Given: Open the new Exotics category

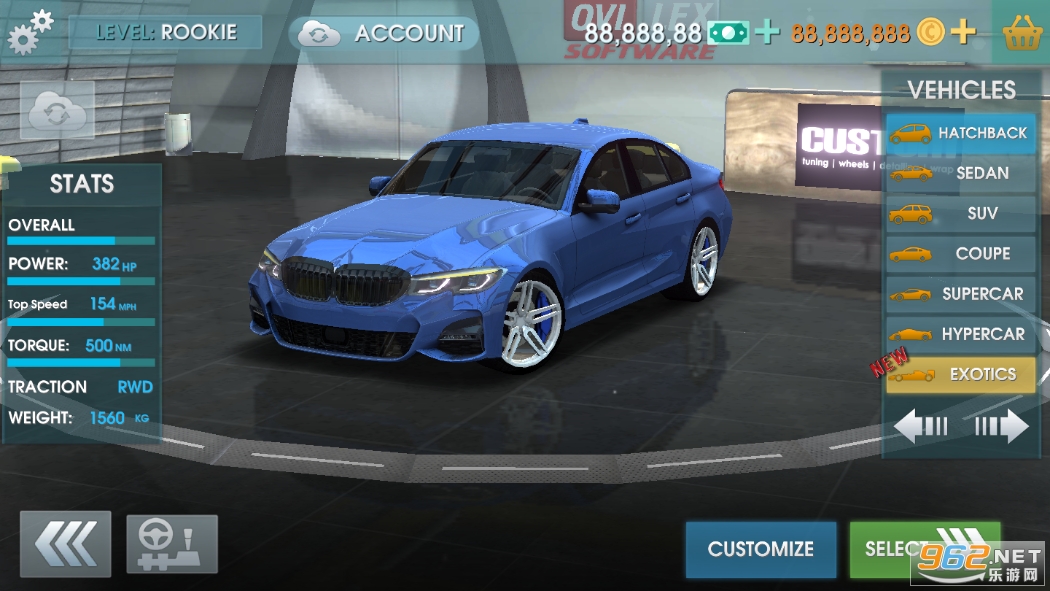Looking at the screenshot, I should tap(961, 375).
